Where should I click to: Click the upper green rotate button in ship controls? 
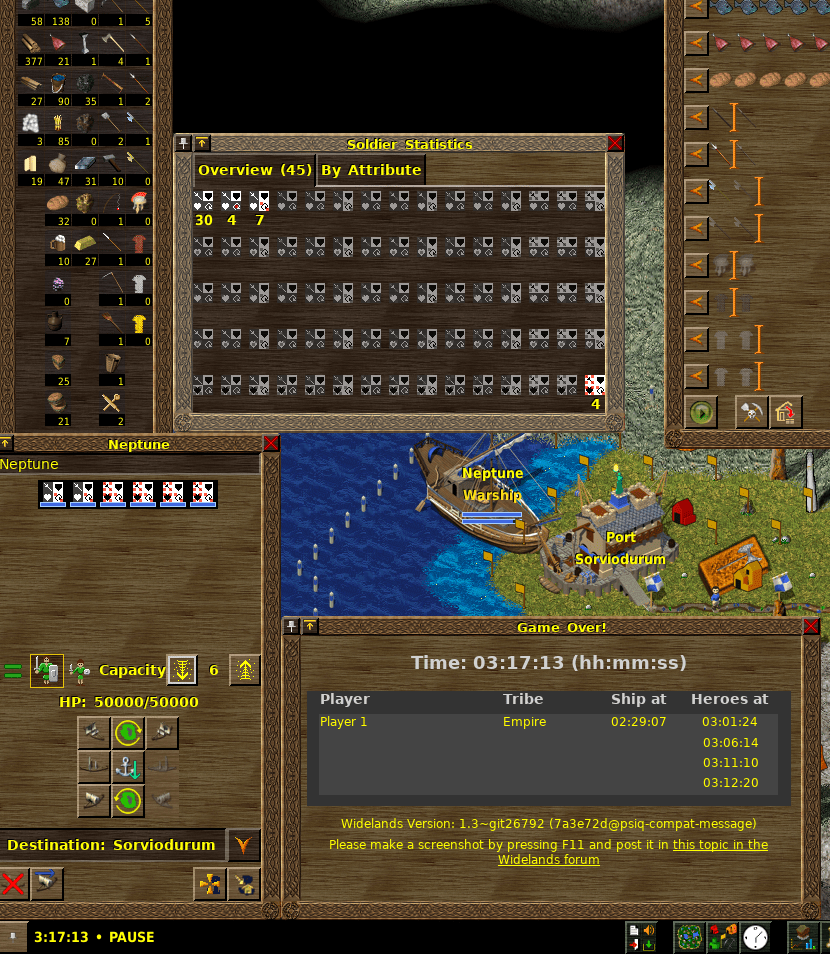pyautogui.click(x=128, y=733)
